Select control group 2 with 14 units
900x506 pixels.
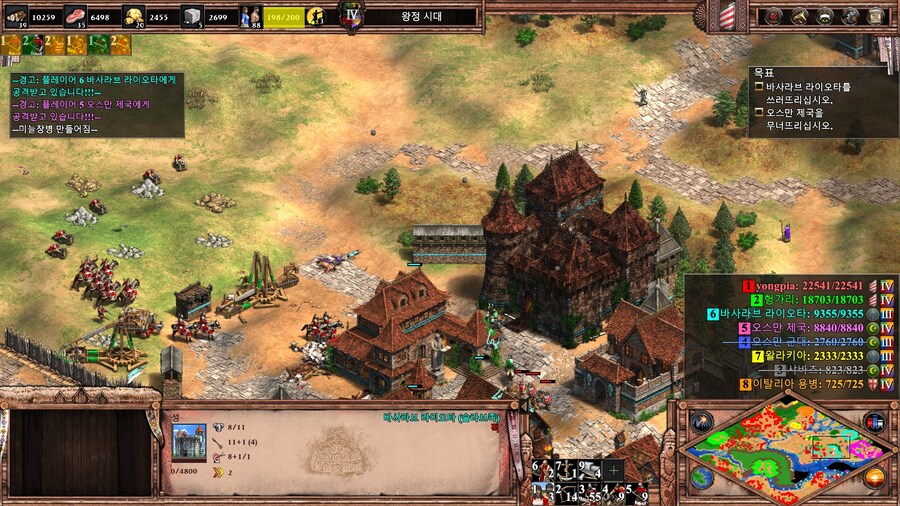[564, 492]
